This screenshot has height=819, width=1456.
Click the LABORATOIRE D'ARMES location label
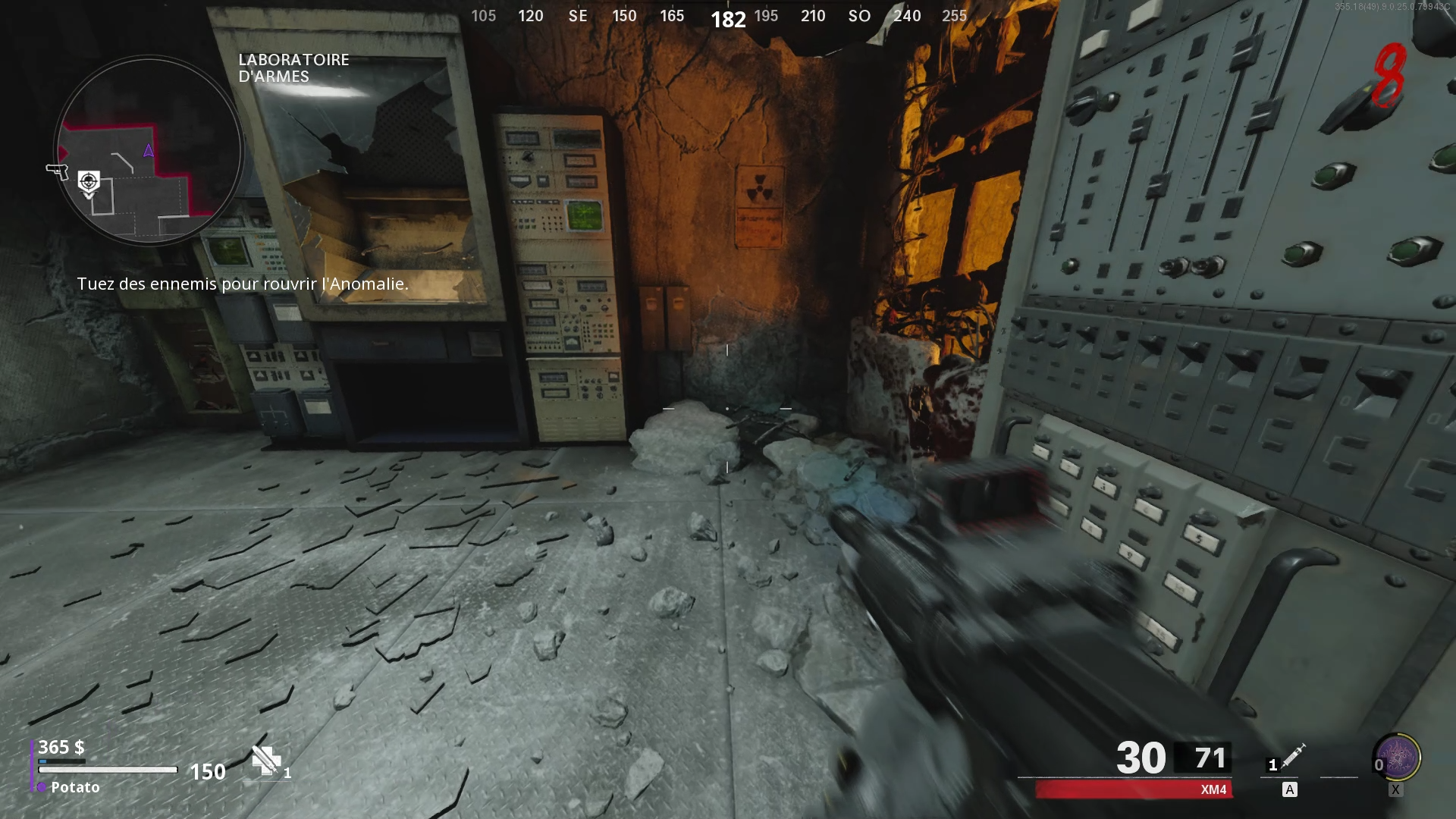[x=293, y=68]
